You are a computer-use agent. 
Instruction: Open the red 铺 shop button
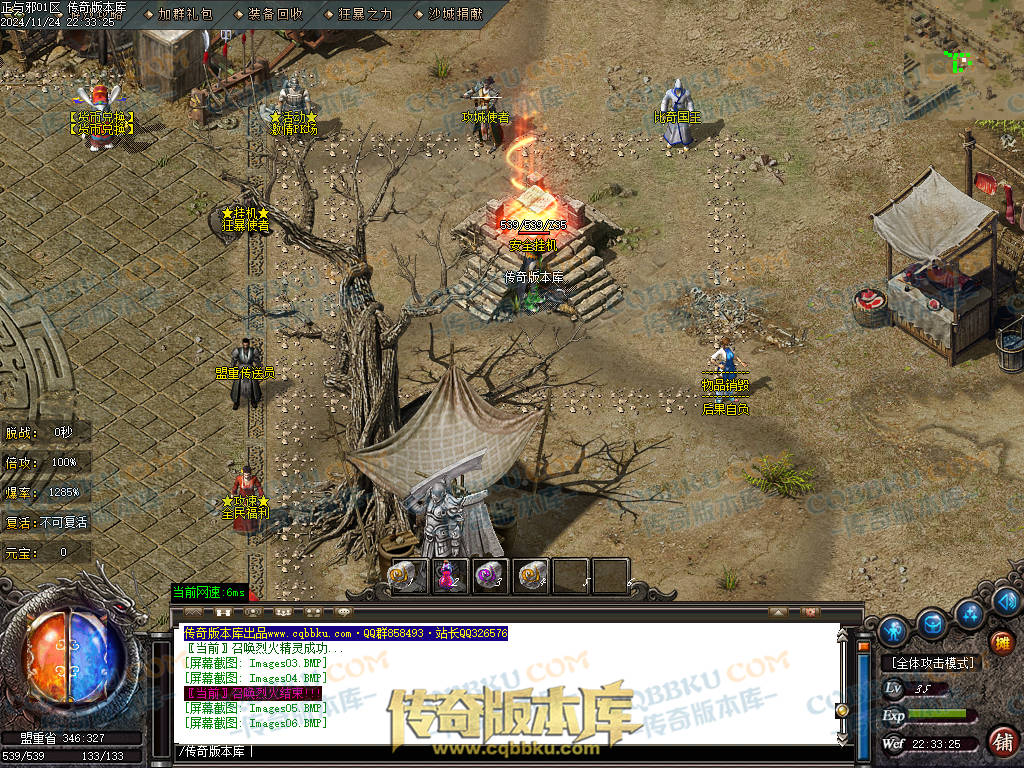click(1001, 741)
